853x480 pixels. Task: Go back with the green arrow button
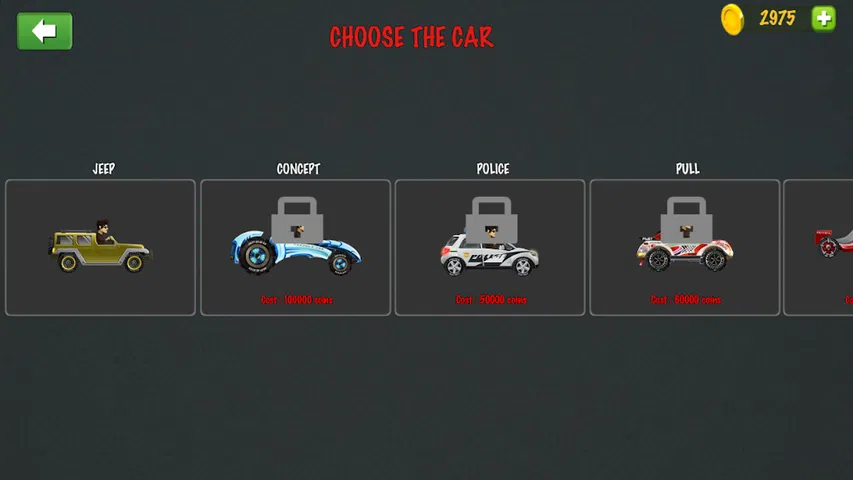(x=45, y=31)
